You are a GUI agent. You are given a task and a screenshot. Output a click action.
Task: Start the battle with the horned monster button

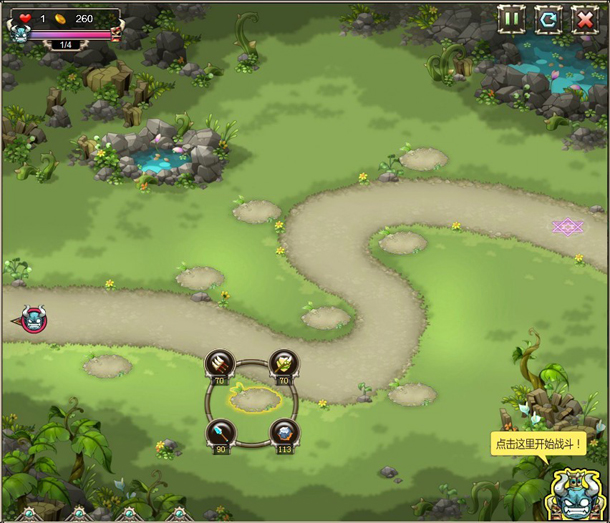(573, 493)
